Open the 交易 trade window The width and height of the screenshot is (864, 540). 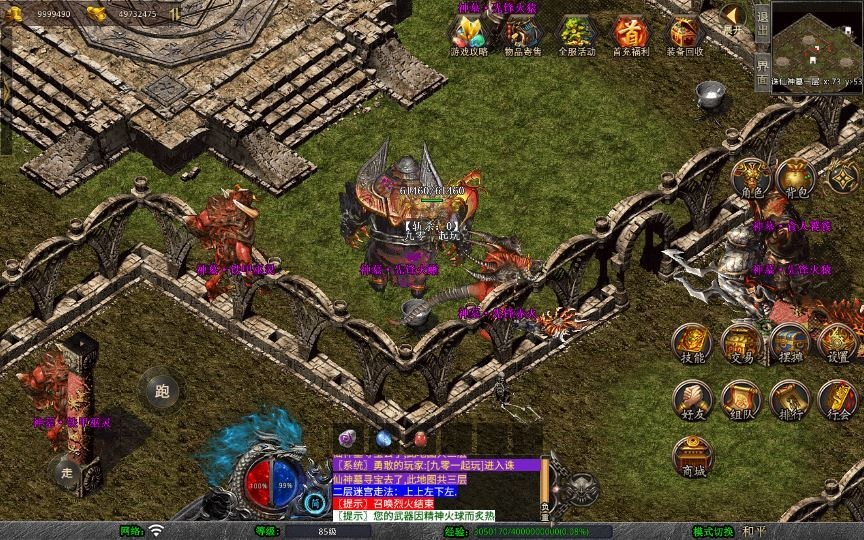tap(741, 343)
